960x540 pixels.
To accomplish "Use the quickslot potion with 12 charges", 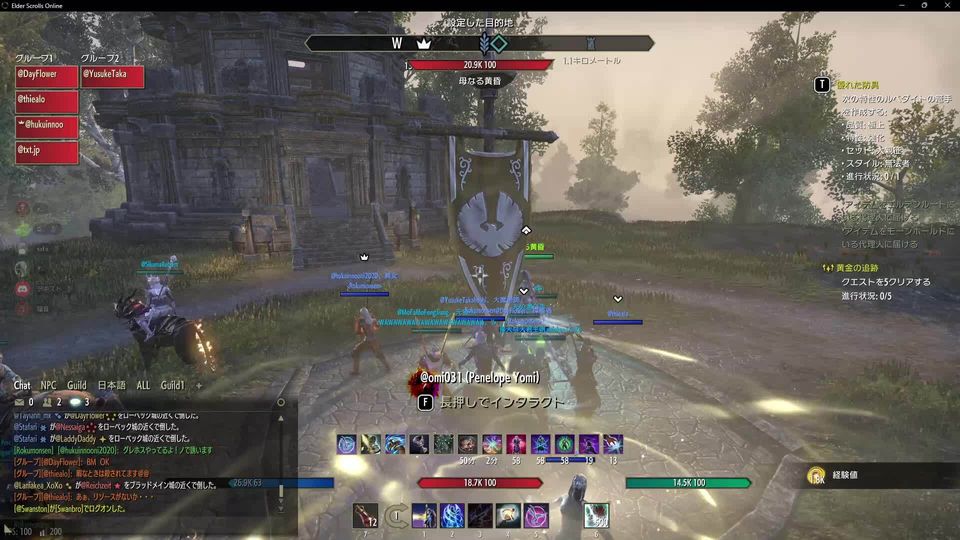I will (x=365, y=515).
